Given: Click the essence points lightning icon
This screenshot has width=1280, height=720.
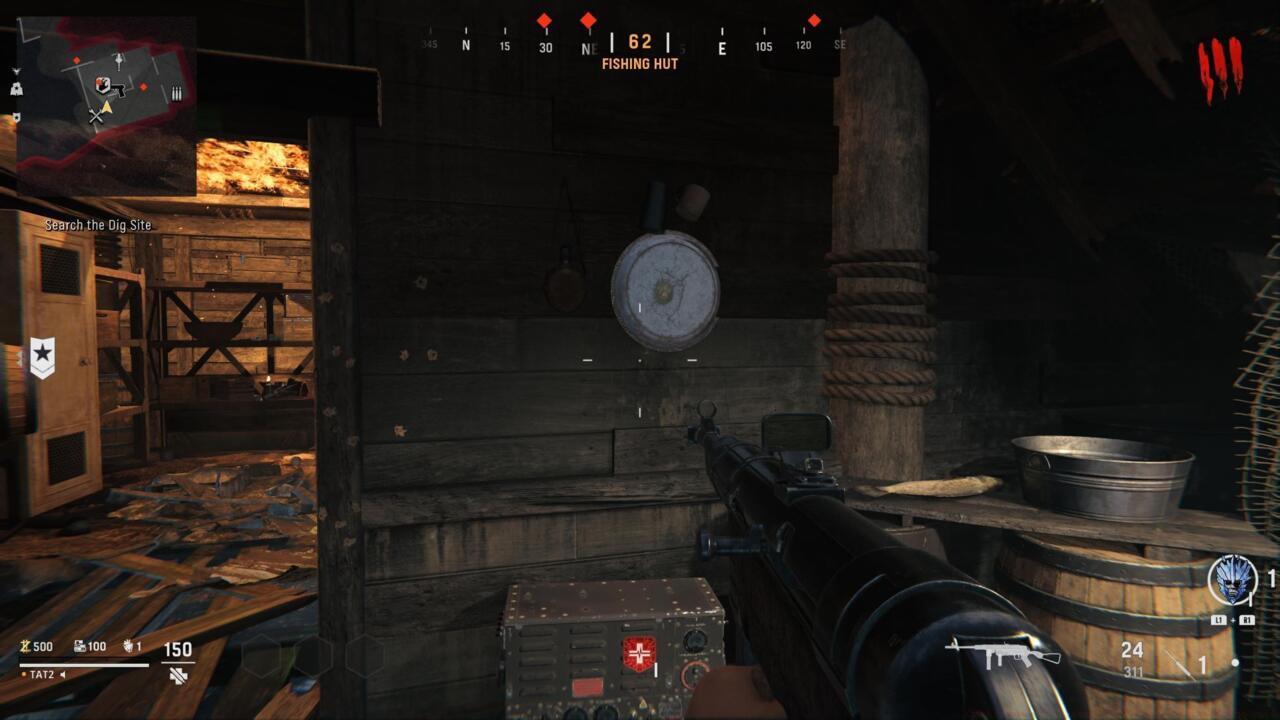Looking at the screenshot, I should click(23, 646).
